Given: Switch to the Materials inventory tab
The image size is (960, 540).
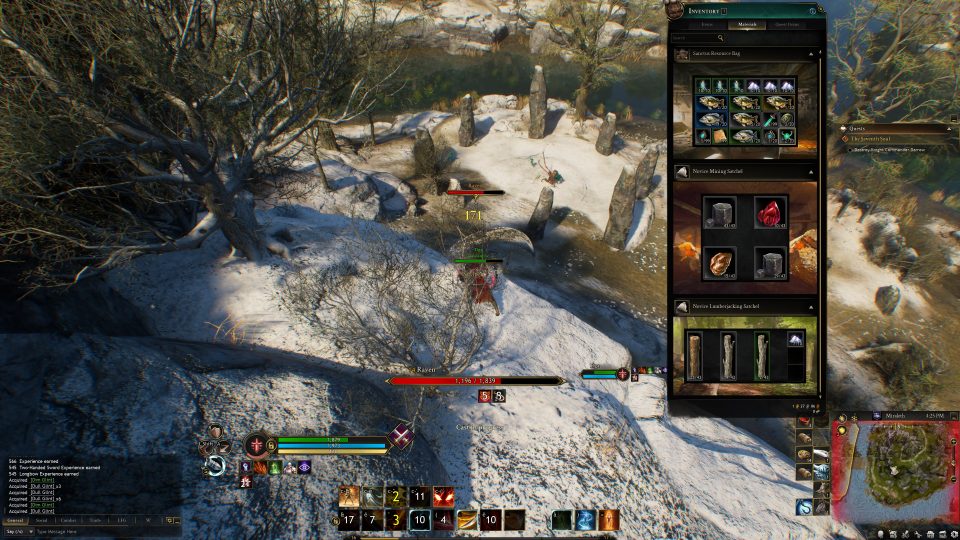Looking at the screenshot, I should (x=748, y=23).
